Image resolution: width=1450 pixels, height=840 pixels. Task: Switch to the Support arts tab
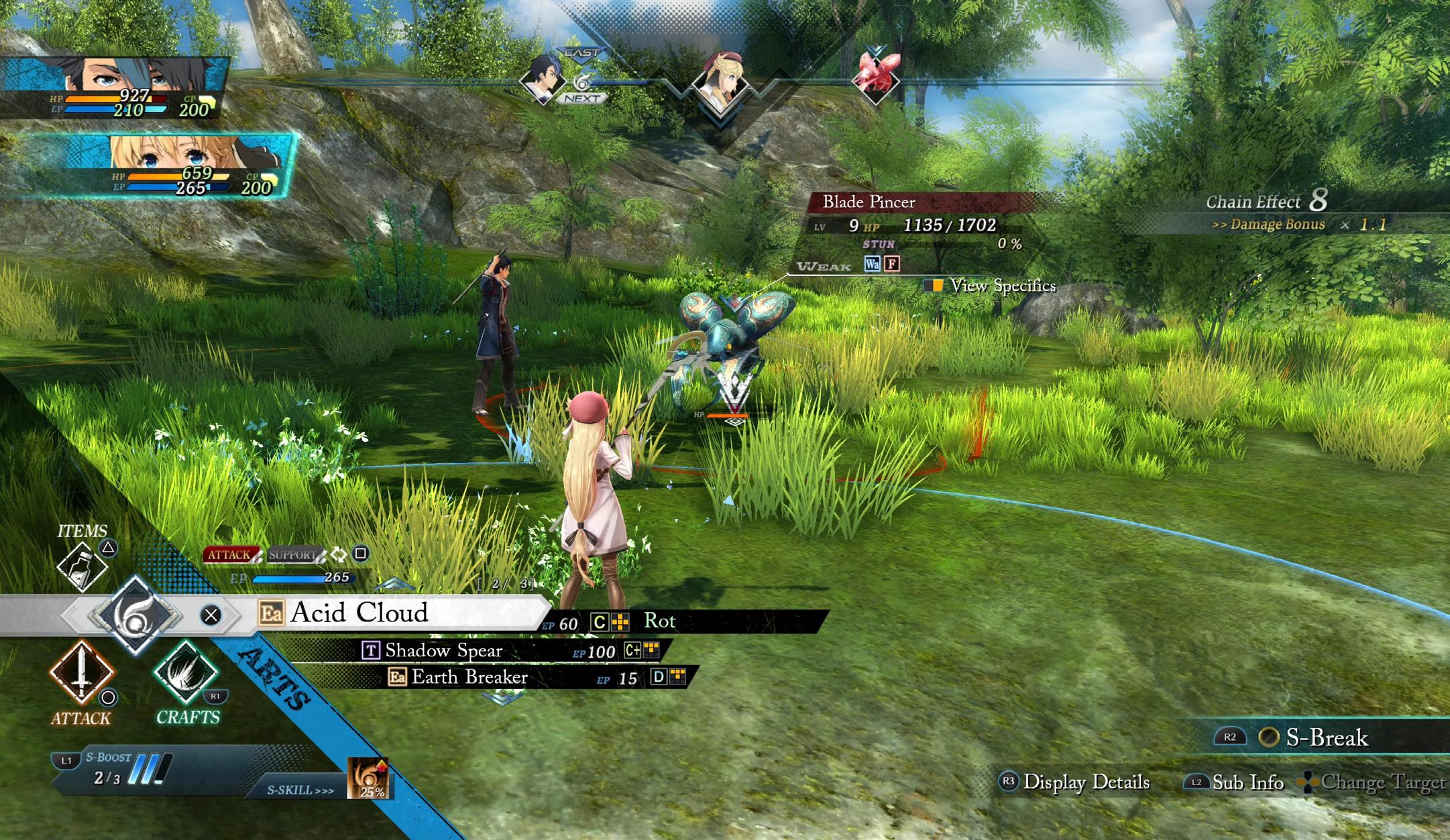[292, 554]
